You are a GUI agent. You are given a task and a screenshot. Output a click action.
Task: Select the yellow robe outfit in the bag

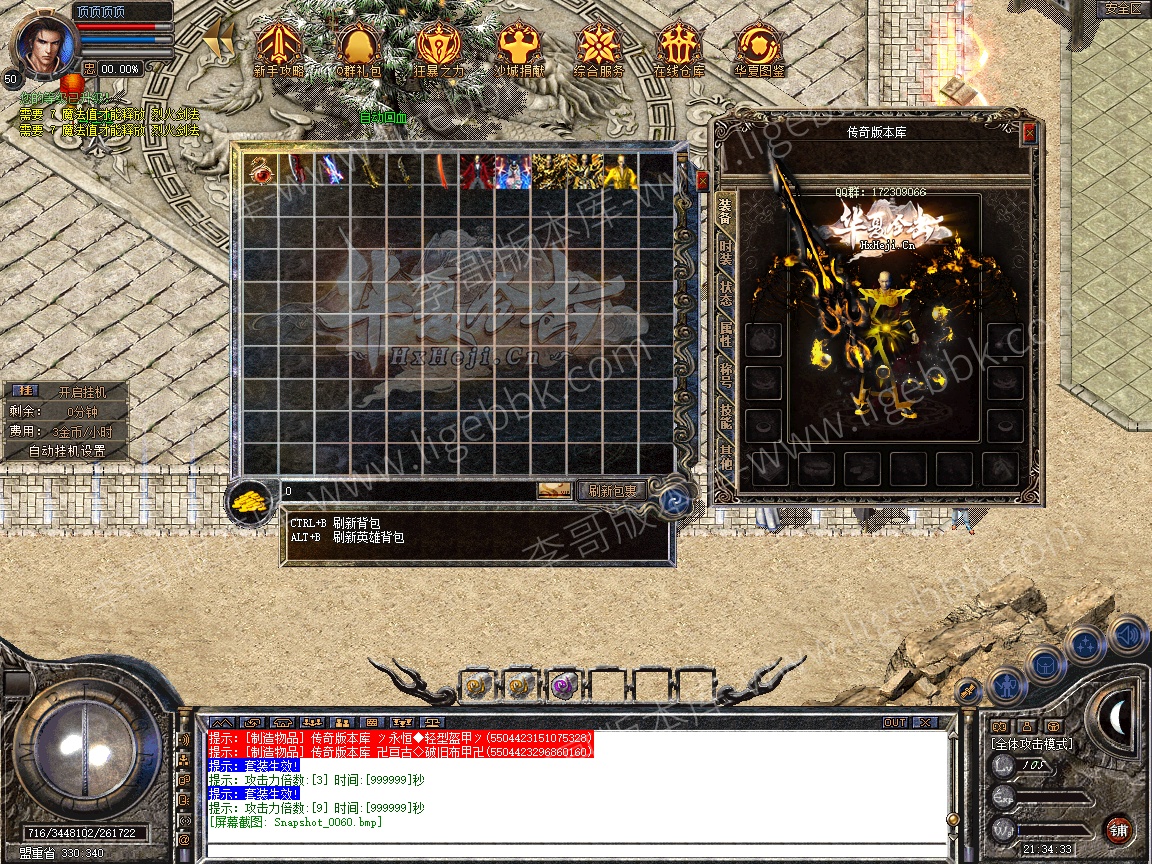pos(621,170)
